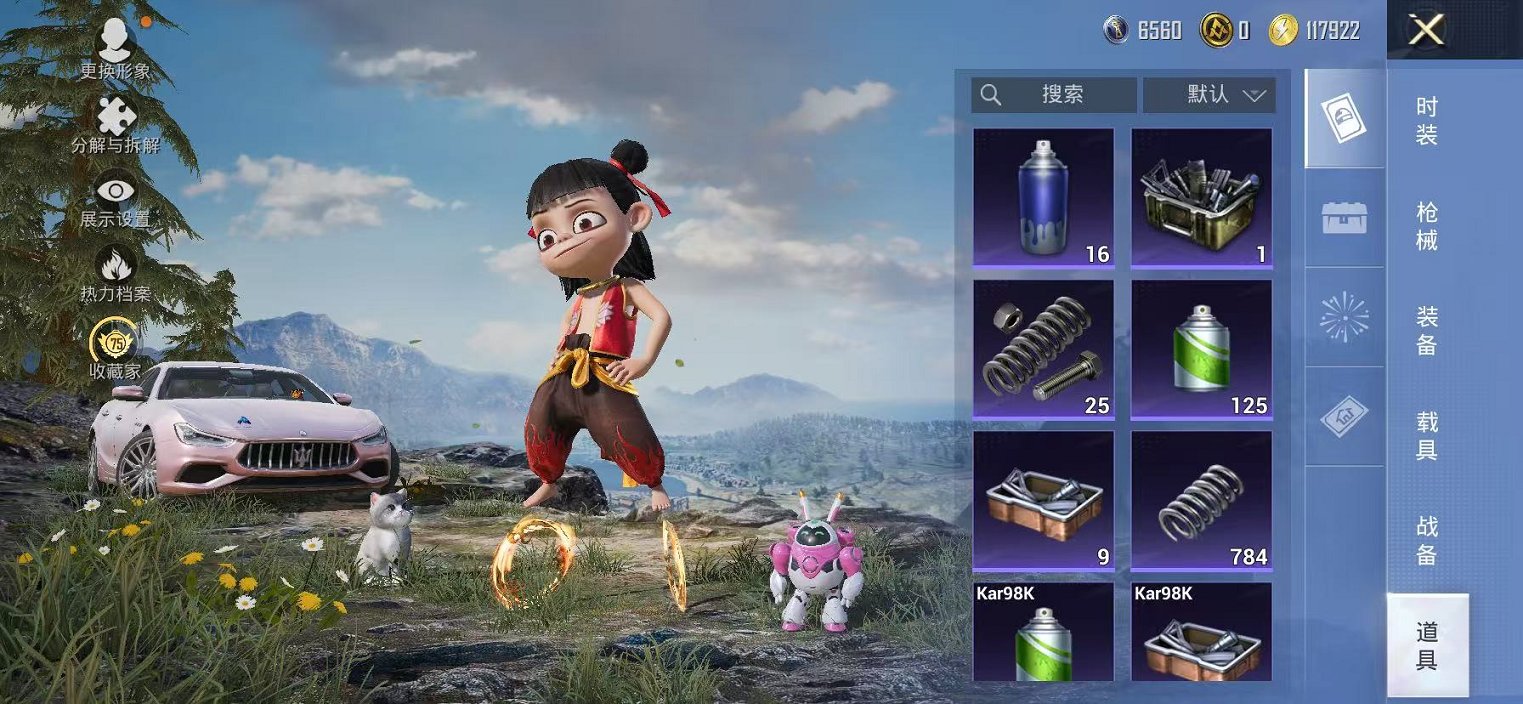The width and height of the screenshot is (1523, 704).
Task: Switch to the 载具 vehicles tab
Action: (x=1427, y=436)
